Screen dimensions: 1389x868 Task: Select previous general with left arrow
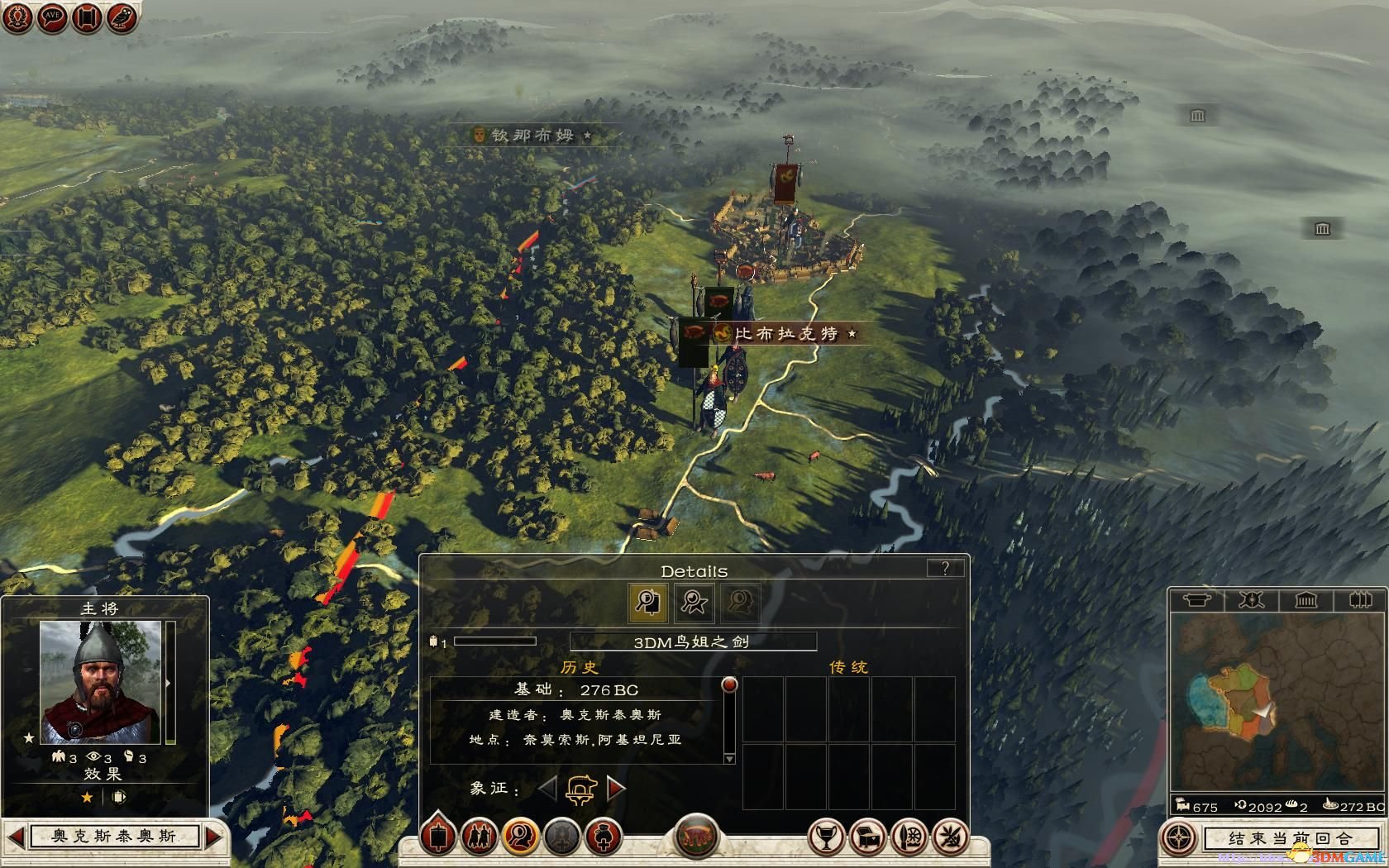click(x=16, y=837)
